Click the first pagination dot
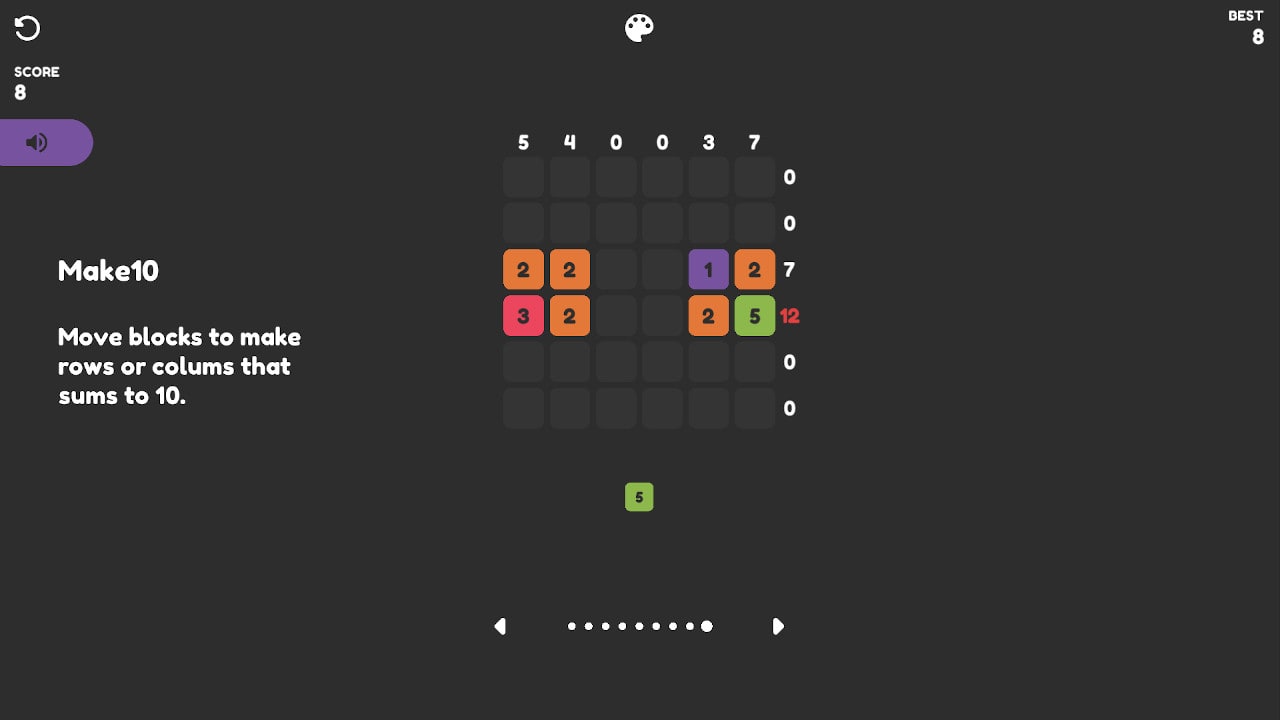Screen dimensions: 1280x720 (x=571, y=626)
